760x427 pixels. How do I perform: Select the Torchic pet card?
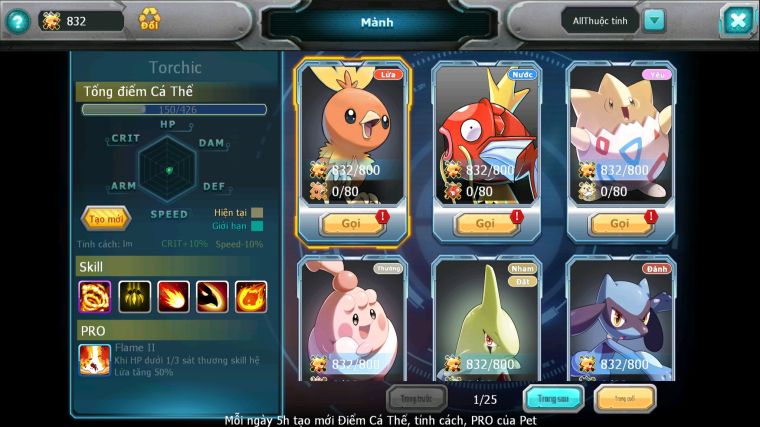pos(352,130)
